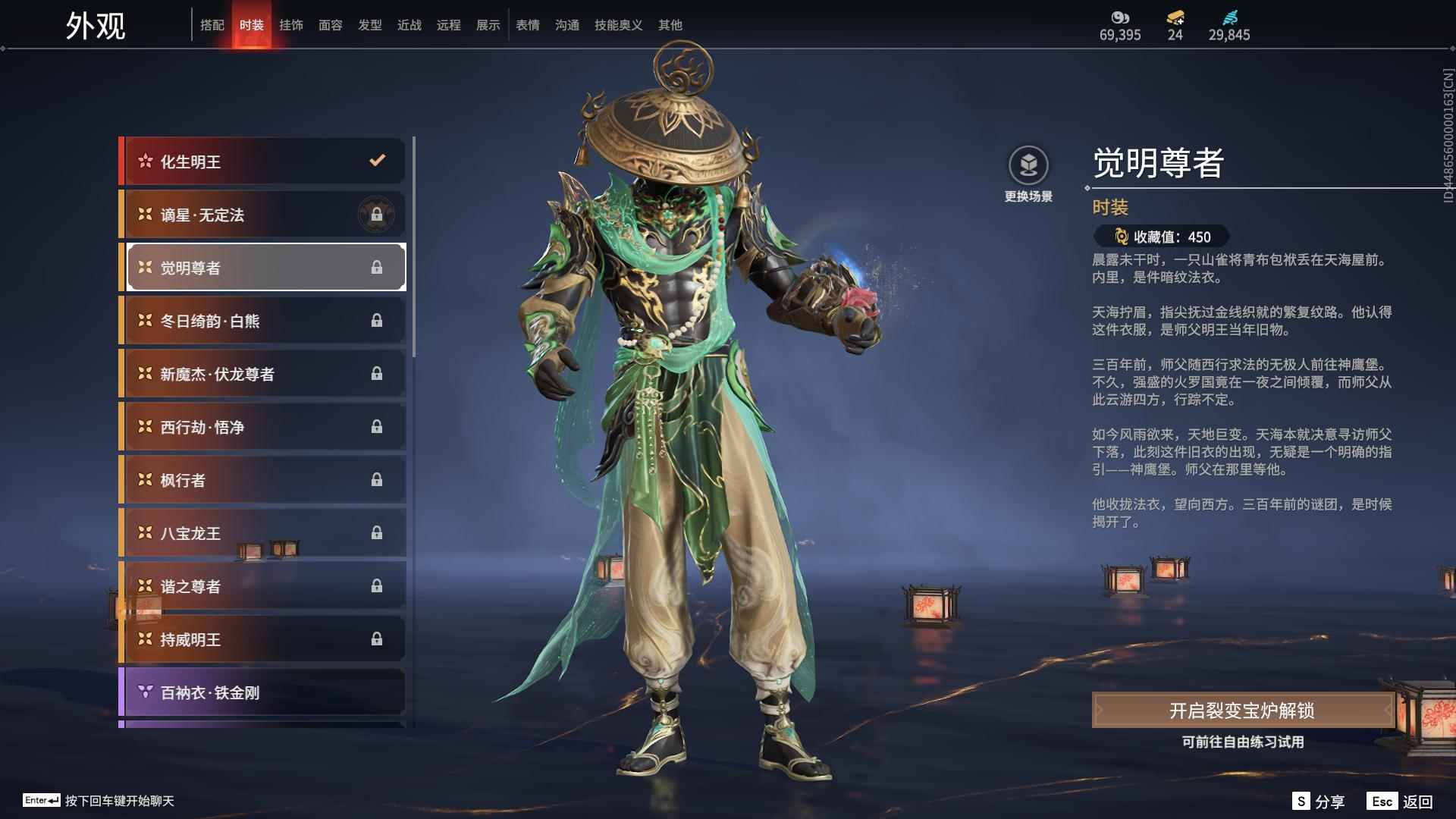Image resolution: width=1456 pixels, height=819 pixels.
Task: Choose the 西行劫·悟净 outfit
Action: 263,427
